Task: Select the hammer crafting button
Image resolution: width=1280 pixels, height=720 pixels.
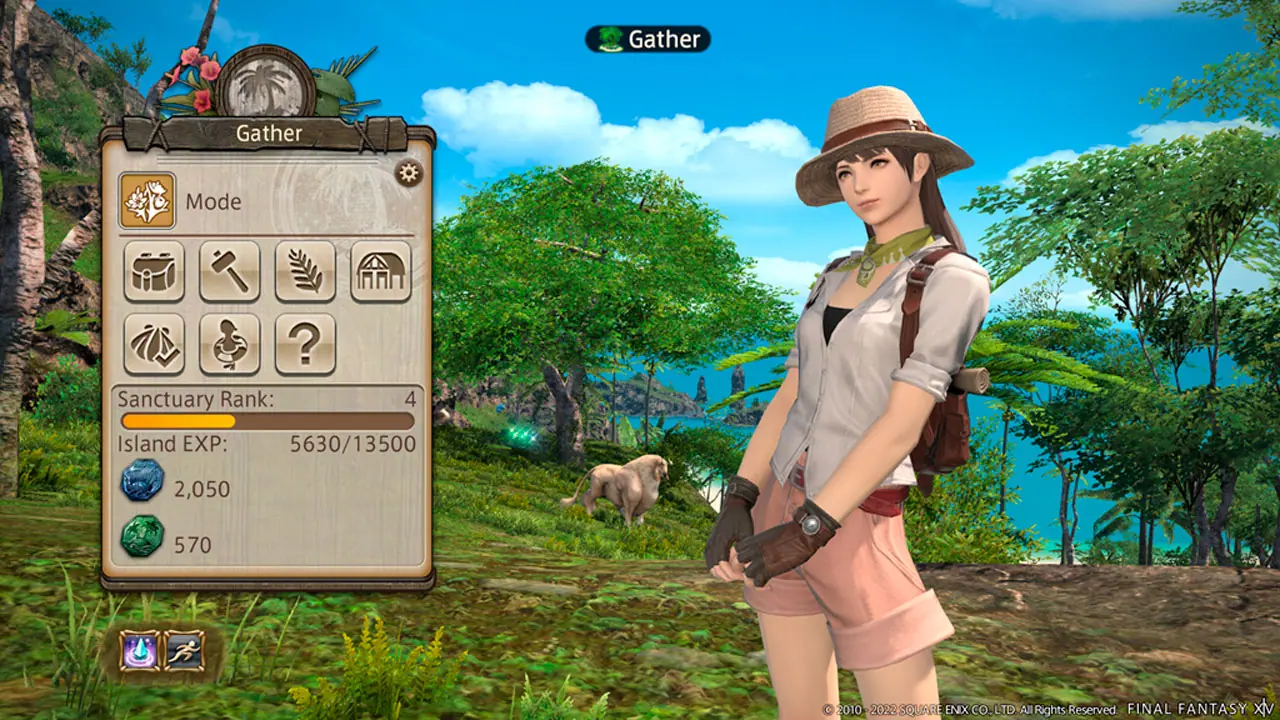Action: click(x=229, y=271)
